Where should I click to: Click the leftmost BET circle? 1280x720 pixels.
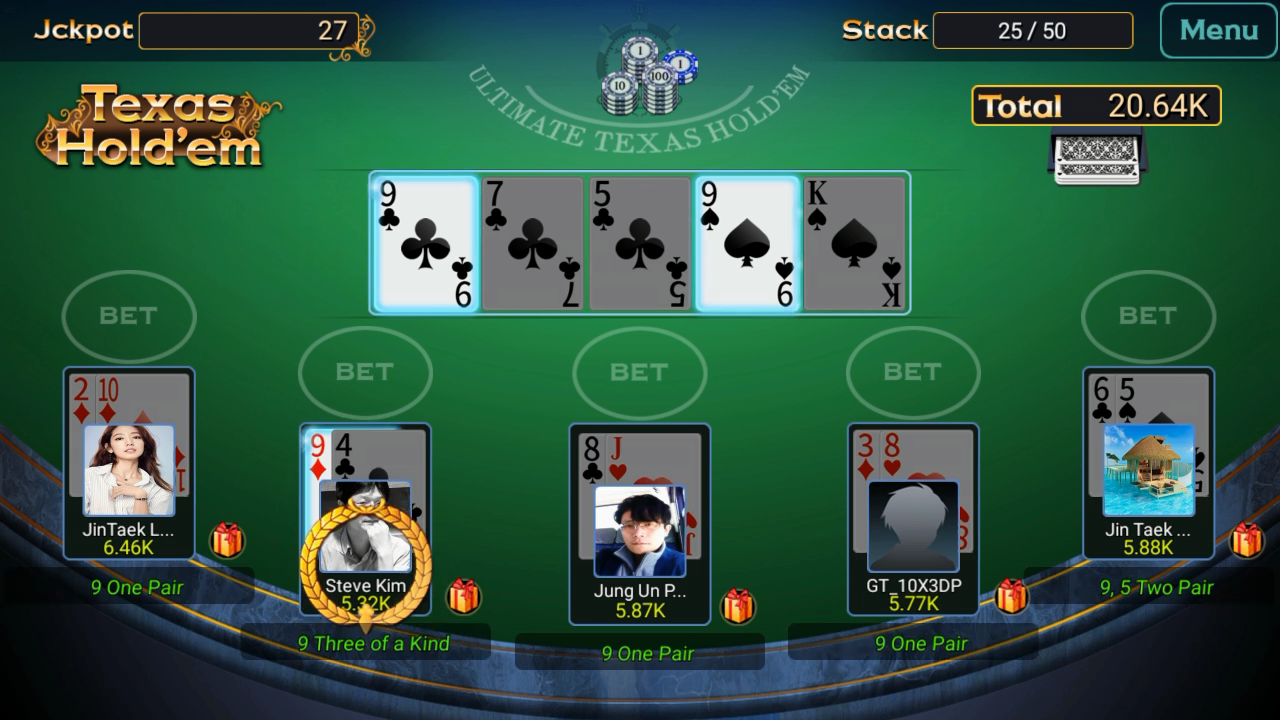128,316
